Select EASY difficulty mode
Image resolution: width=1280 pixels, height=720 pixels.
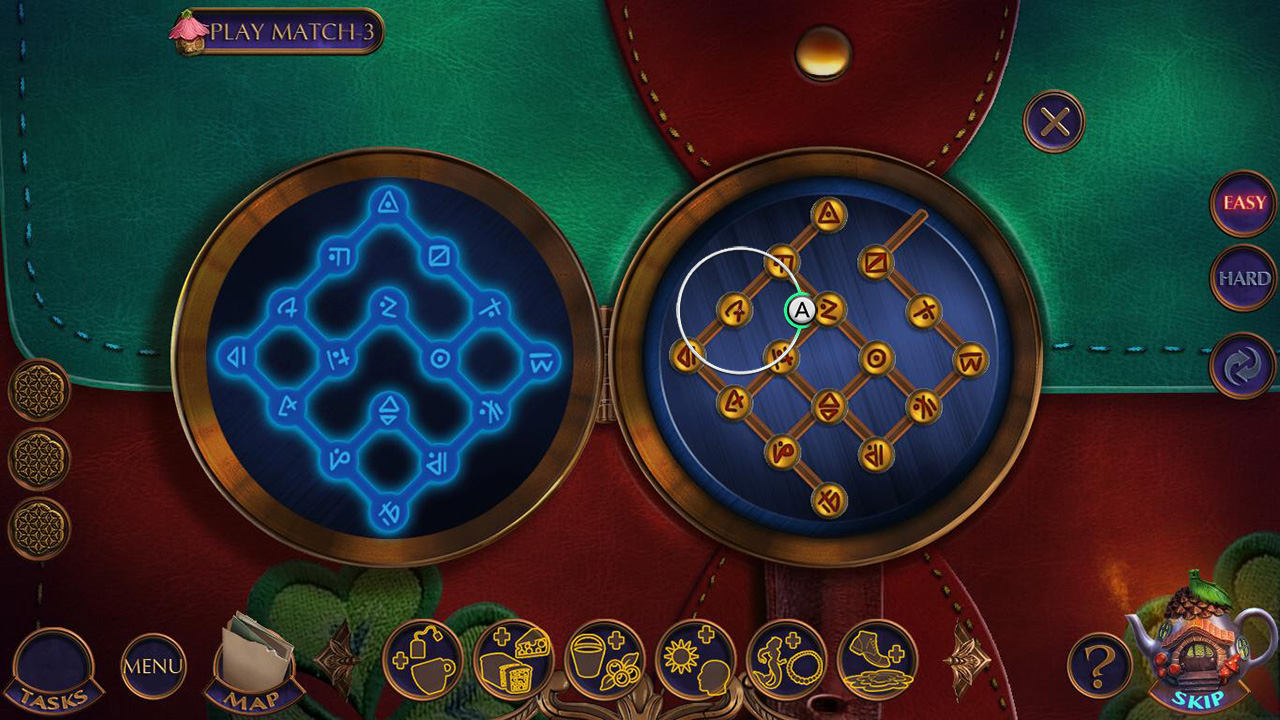[1242, 205]
